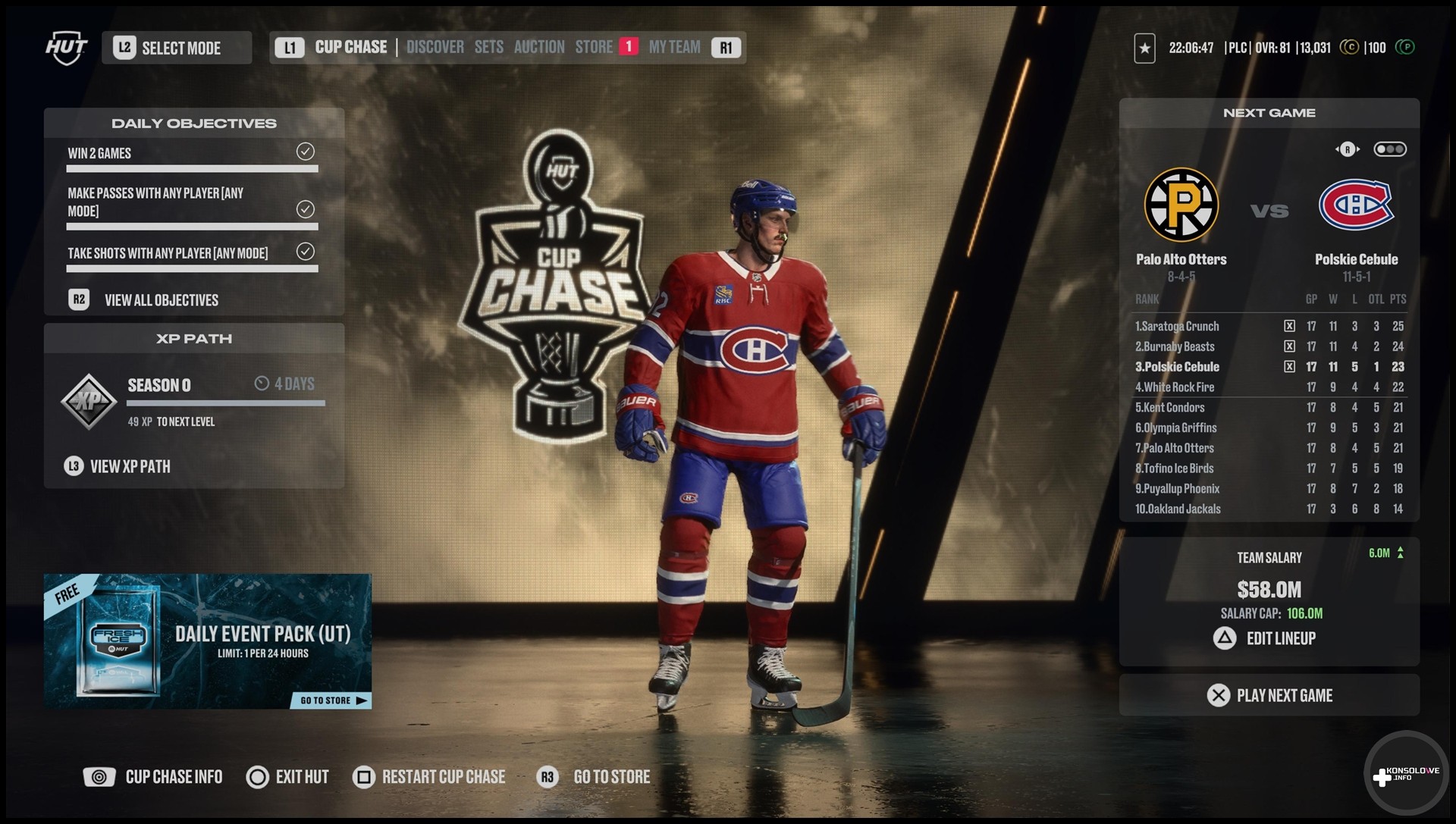Switch to the Cup Chase tab
1456x824 pixels.
(350, 47)
